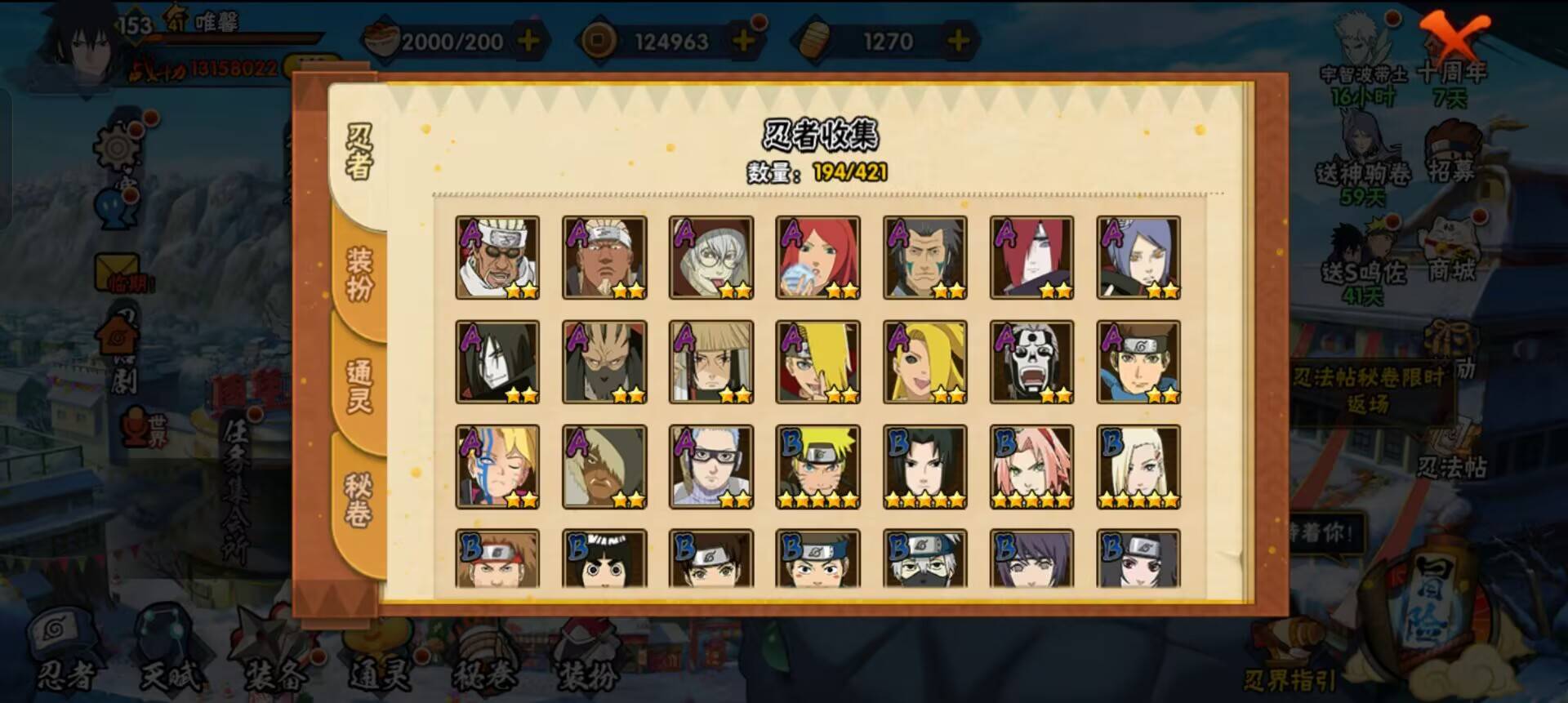1568x703 pixels.
Task: Choose B-rank Sasuke portrait
Action: point(924,466)
